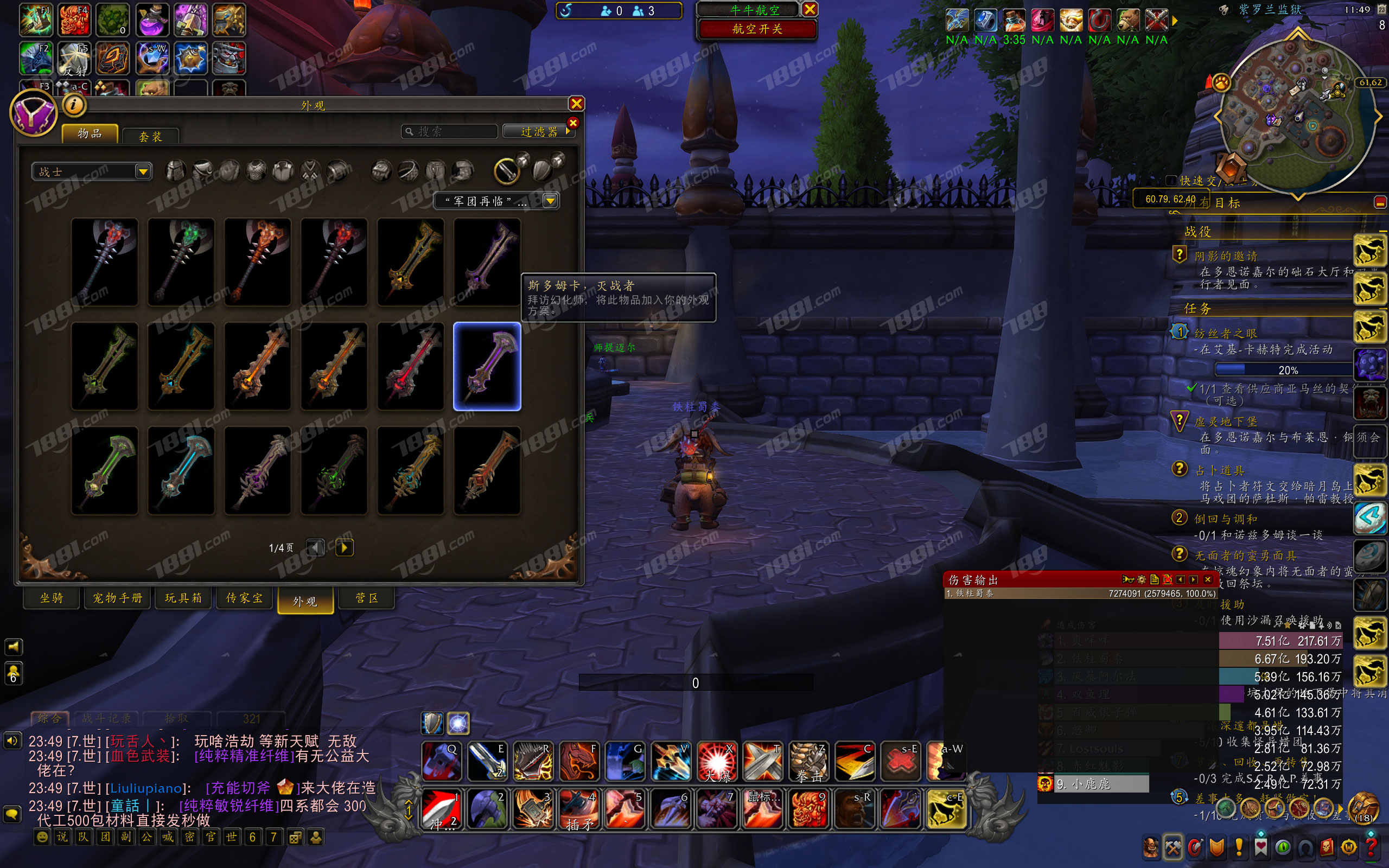The width and height of the screenshot is (1389, 868).
Task: Open the 玩具箱 toy box tab
Action: [184, 598]
